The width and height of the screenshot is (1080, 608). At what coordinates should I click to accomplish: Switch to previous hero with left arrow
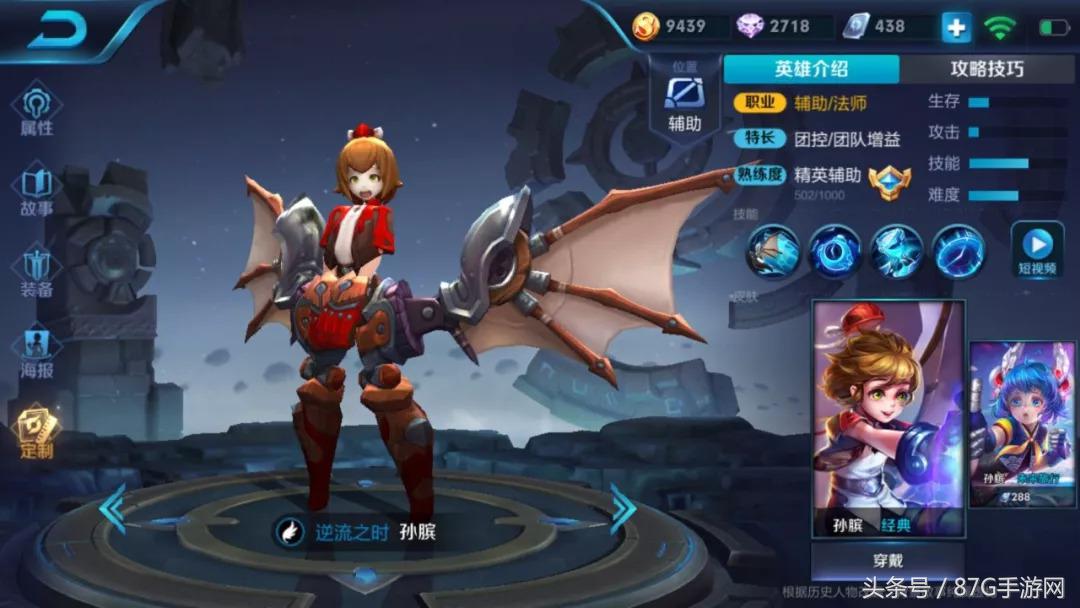coord(112,509)
